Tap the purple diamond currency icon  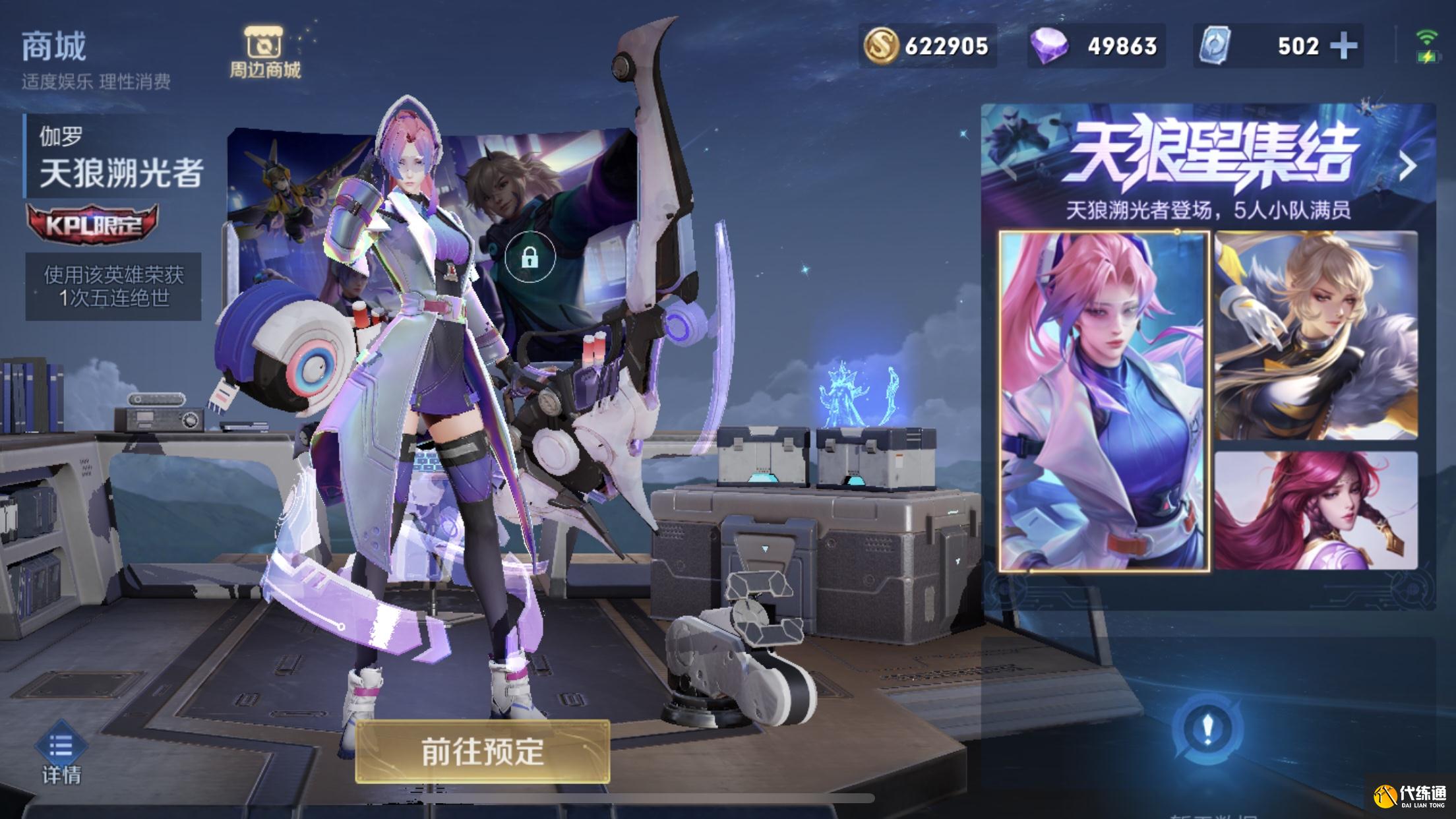[x=1048, y=46]
